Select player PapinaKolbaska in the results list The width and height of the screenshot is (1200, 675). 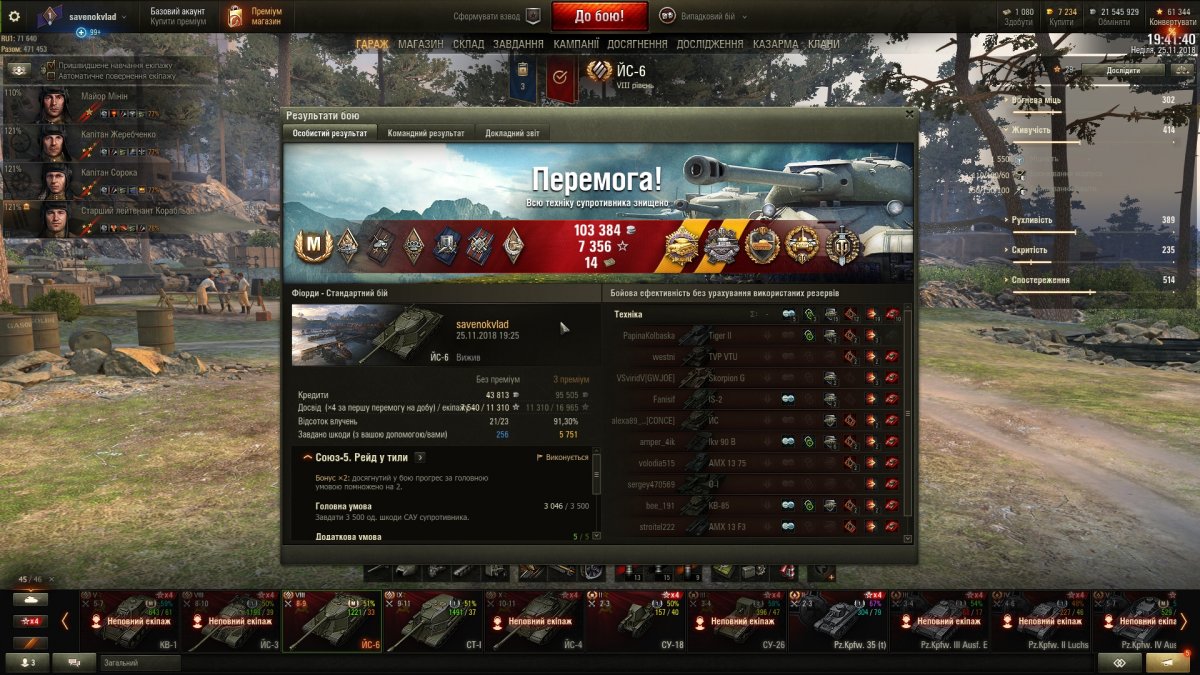coord(649,336)
